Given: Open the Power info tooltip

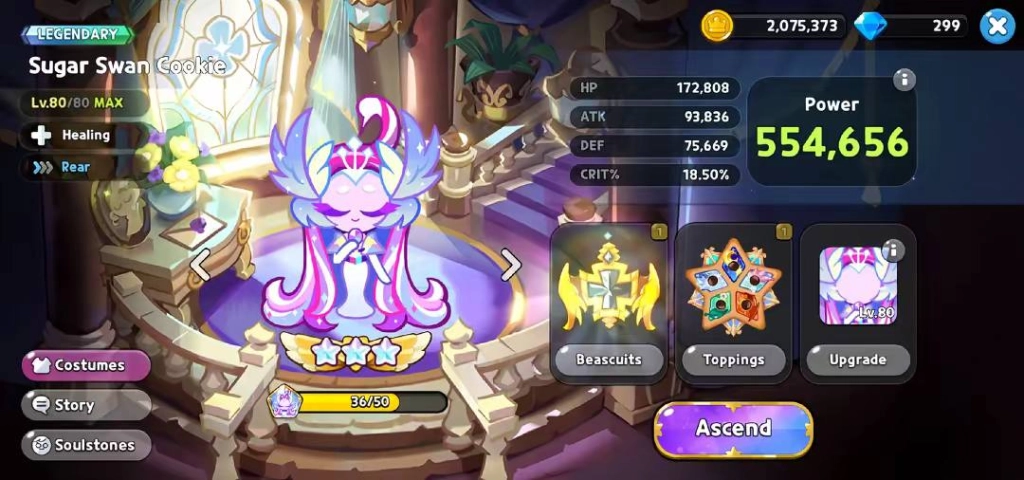Looking at the screenshot, I should (x=904, y=80).
